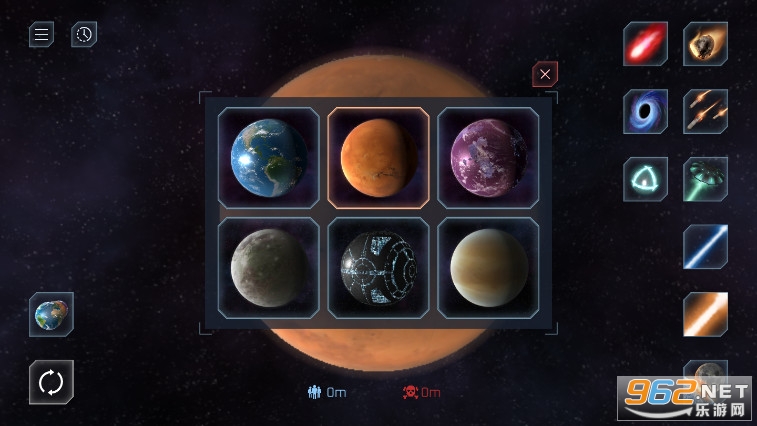Fire the blue laser beam weapon
This screenshot has width=757, height=426.
tap(705, 246)
